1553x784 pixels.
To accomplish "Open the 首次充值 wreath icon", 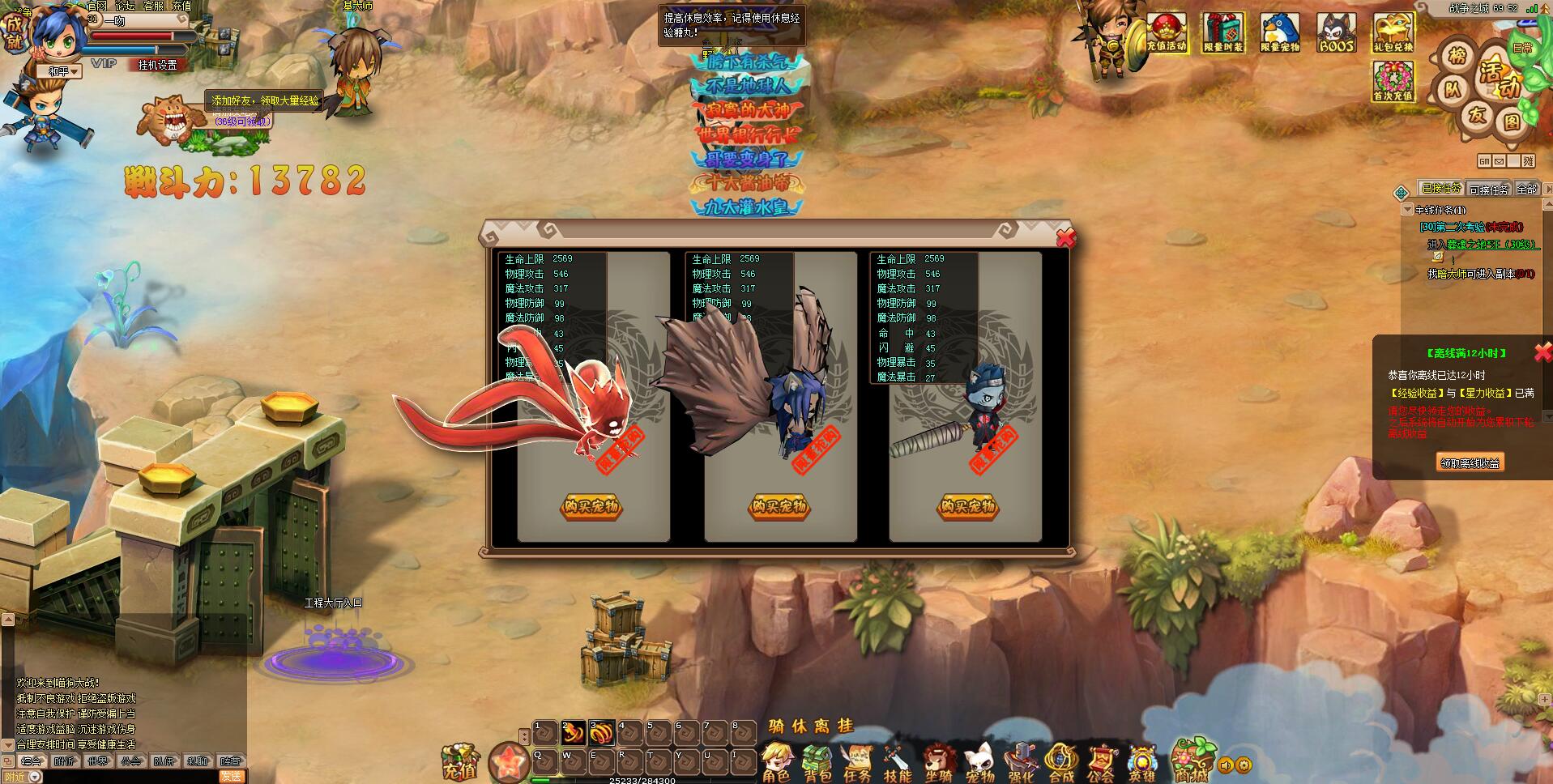I will tap(1393, 81).
